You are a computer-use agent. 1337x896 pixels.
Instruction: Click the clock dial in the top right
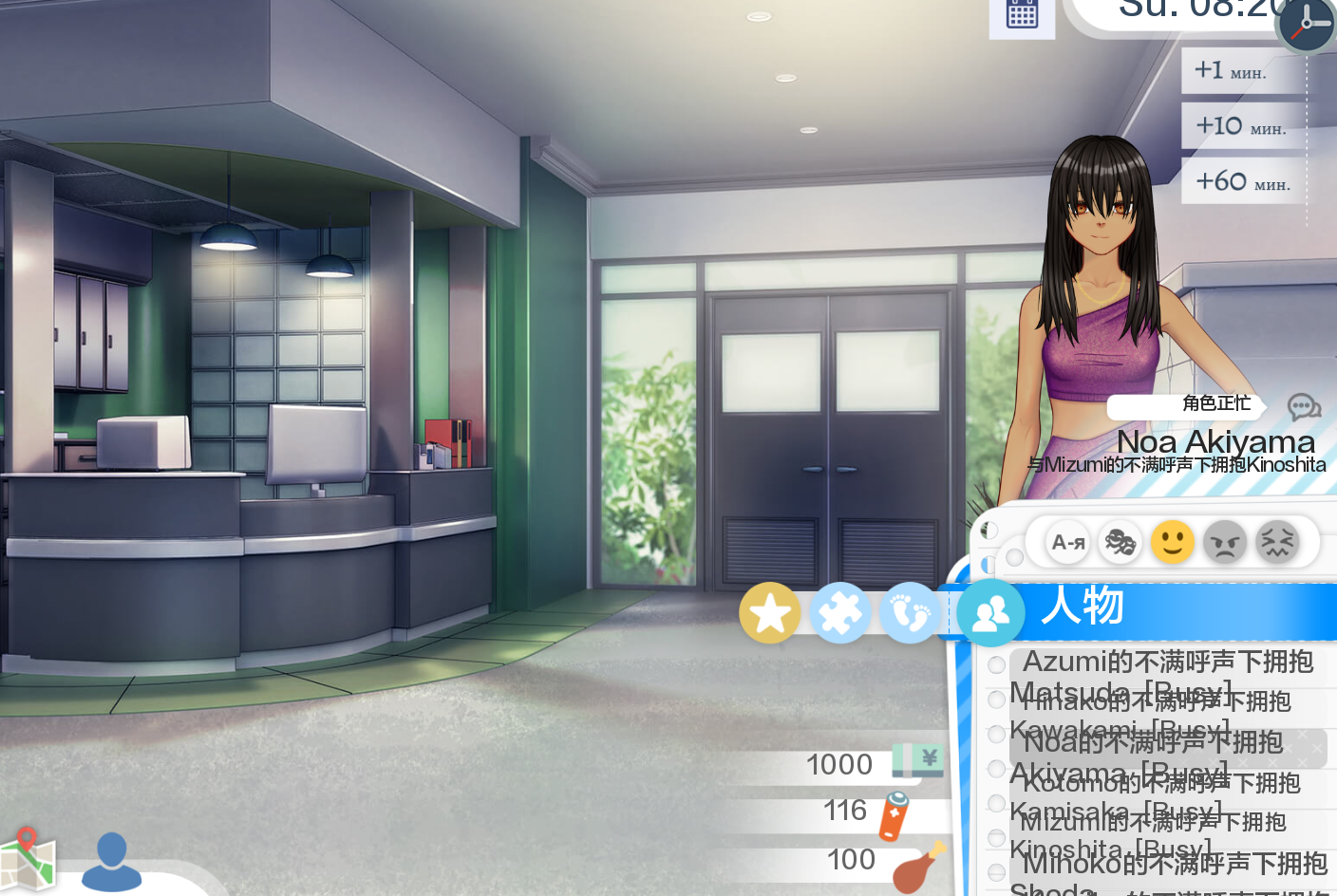pyautogui.click(x=1305, y=26)
